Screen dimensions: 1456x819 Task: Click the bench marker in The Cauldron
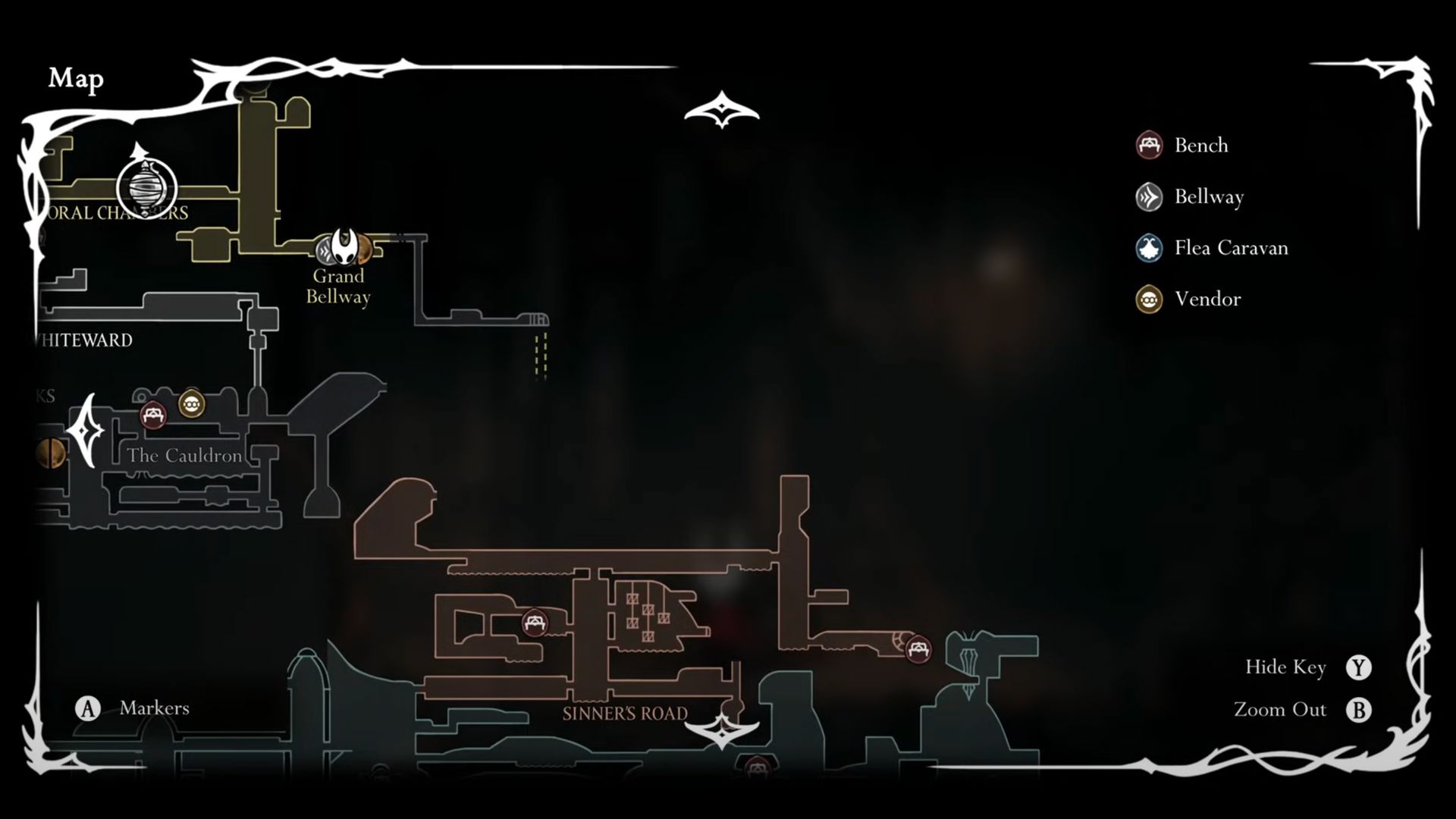(x=153, y=416)
